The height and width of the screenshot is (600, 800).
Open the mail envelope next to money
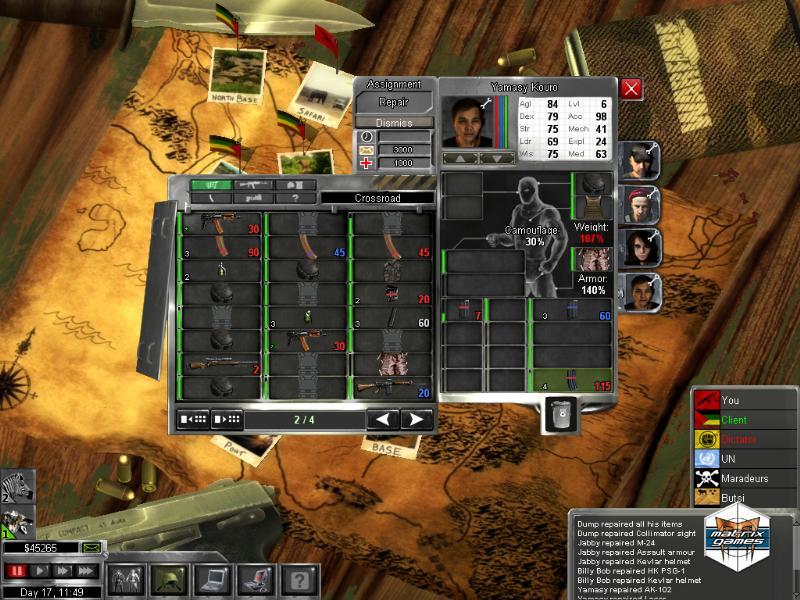92,547
